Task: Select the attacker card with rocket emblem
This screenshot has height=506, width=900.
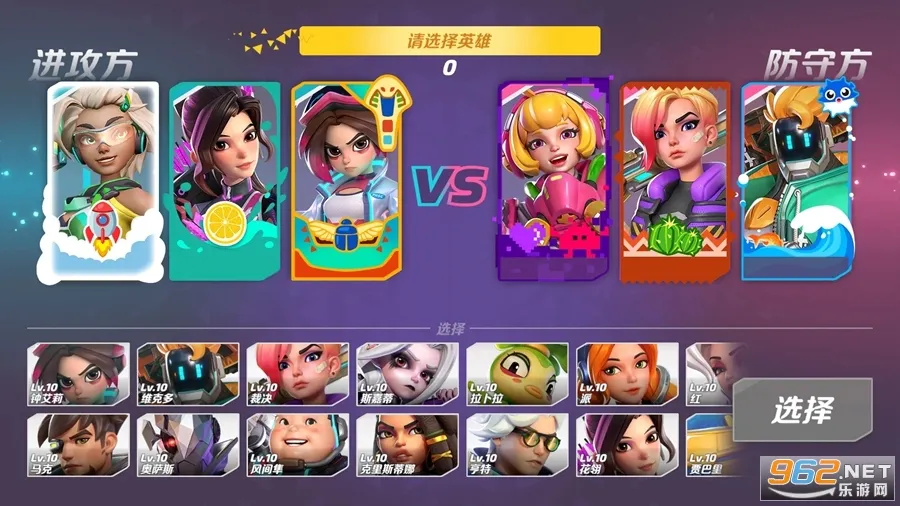Action: point(103,180)
